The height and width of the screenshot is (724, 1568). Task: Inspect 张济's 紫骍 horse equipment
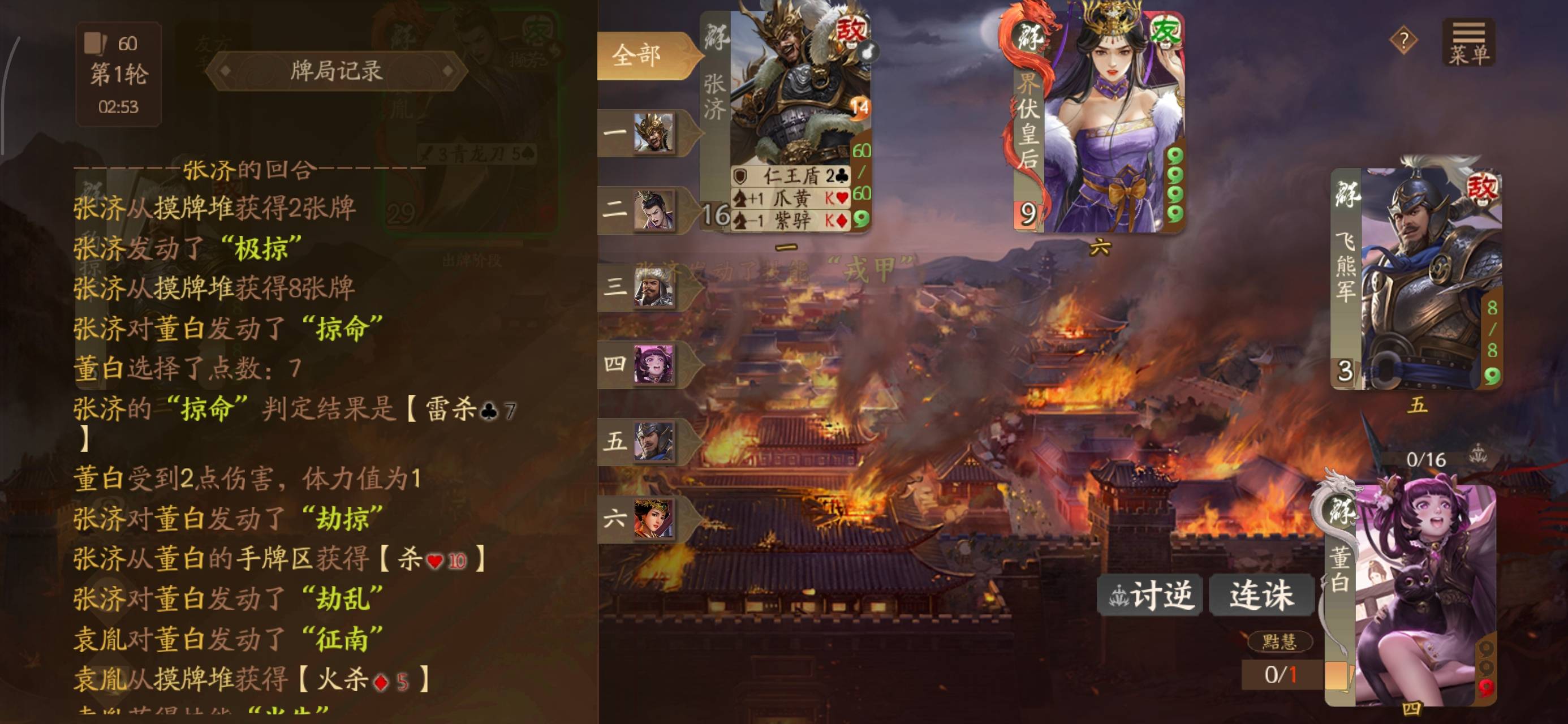(x=791, y=220)
